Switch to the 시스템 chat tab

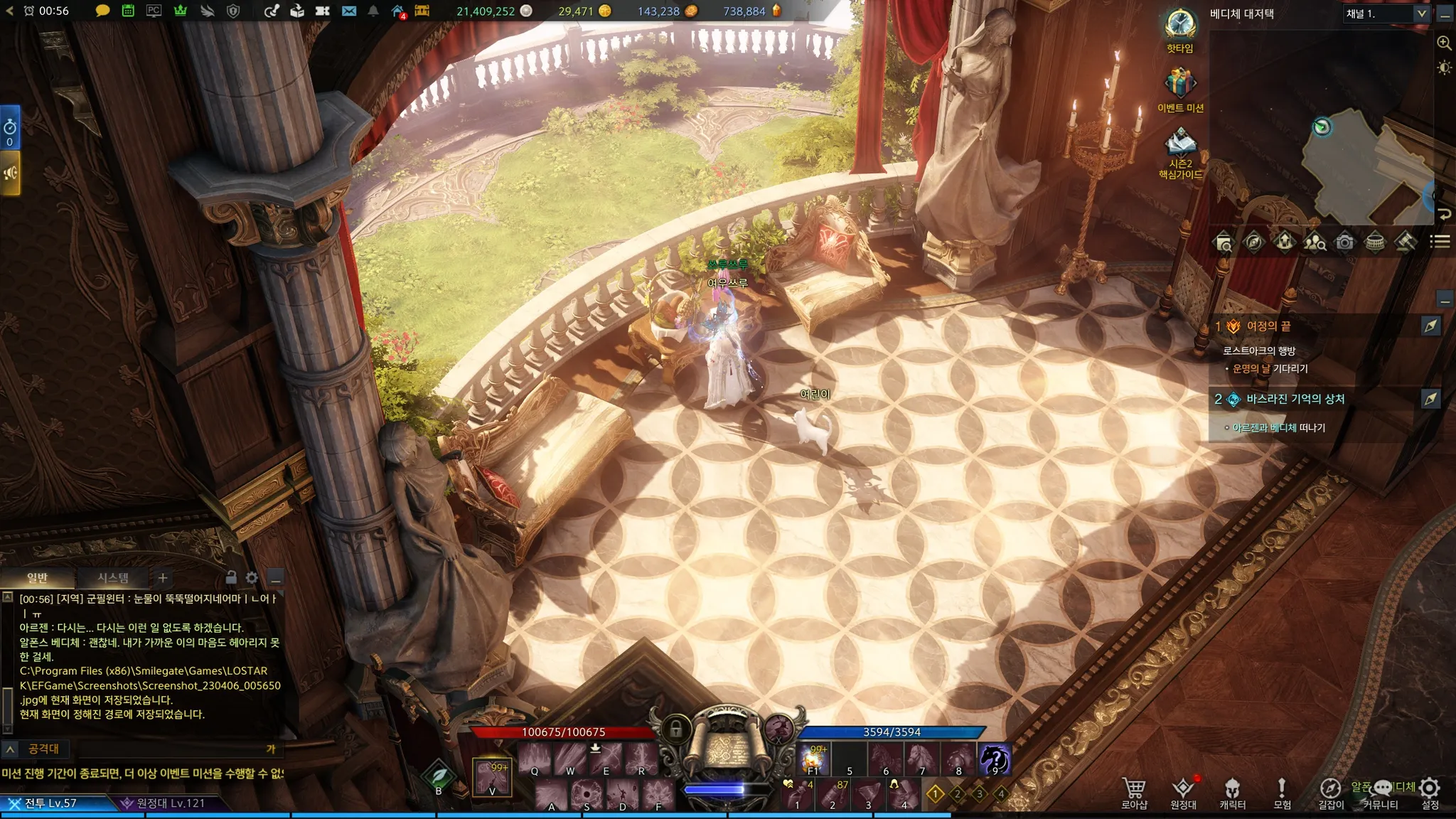point(112,578)
